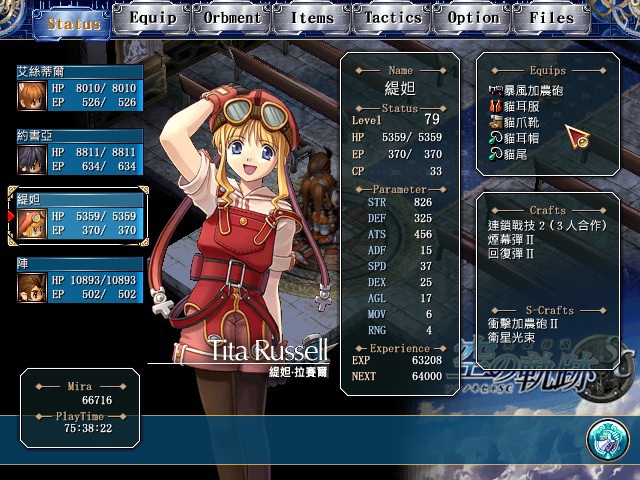Switch to the Items tab

tap(312, 18)
